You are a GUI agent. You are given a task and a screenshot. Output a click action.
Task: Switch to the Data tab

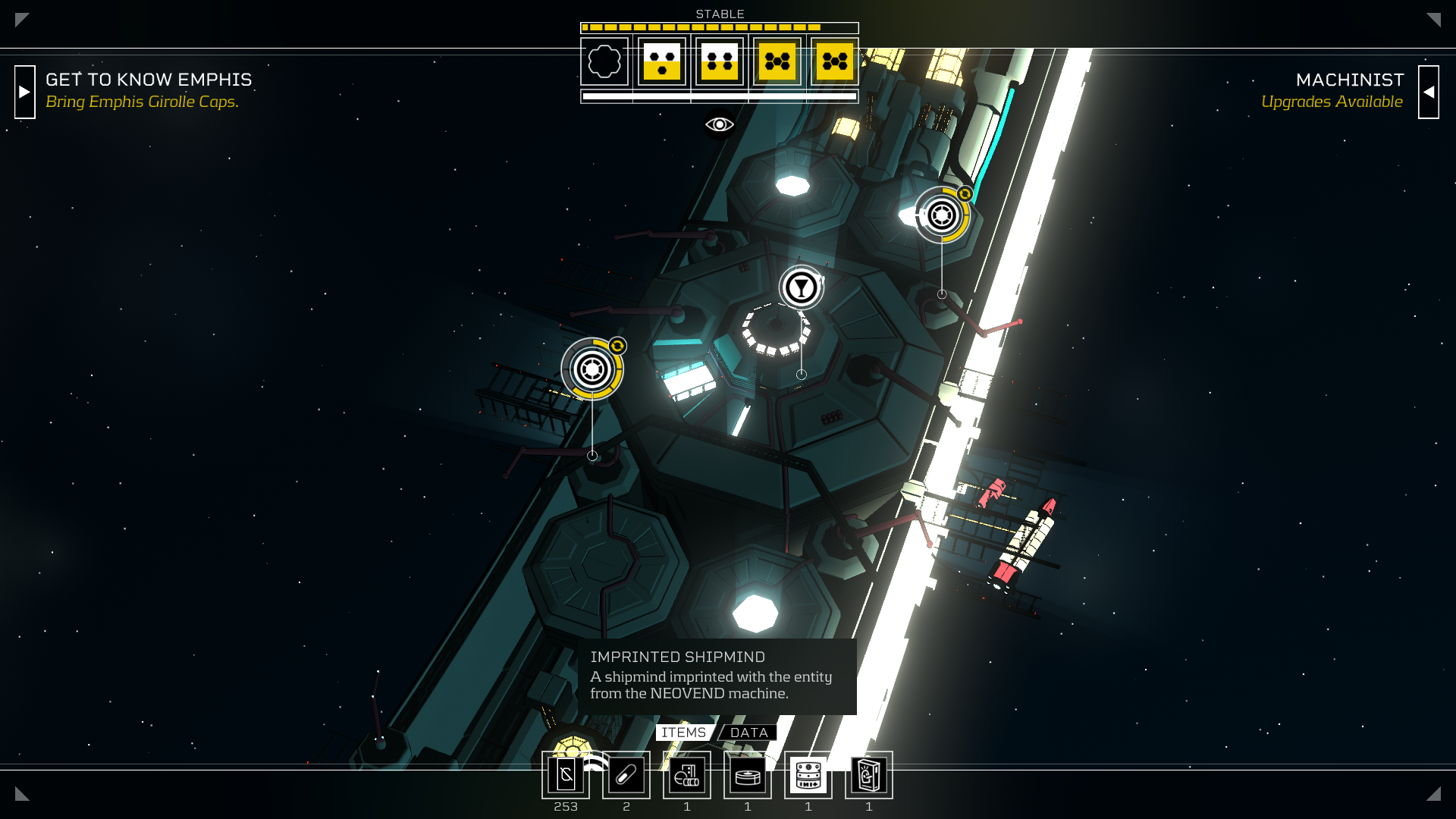point(748,733)
